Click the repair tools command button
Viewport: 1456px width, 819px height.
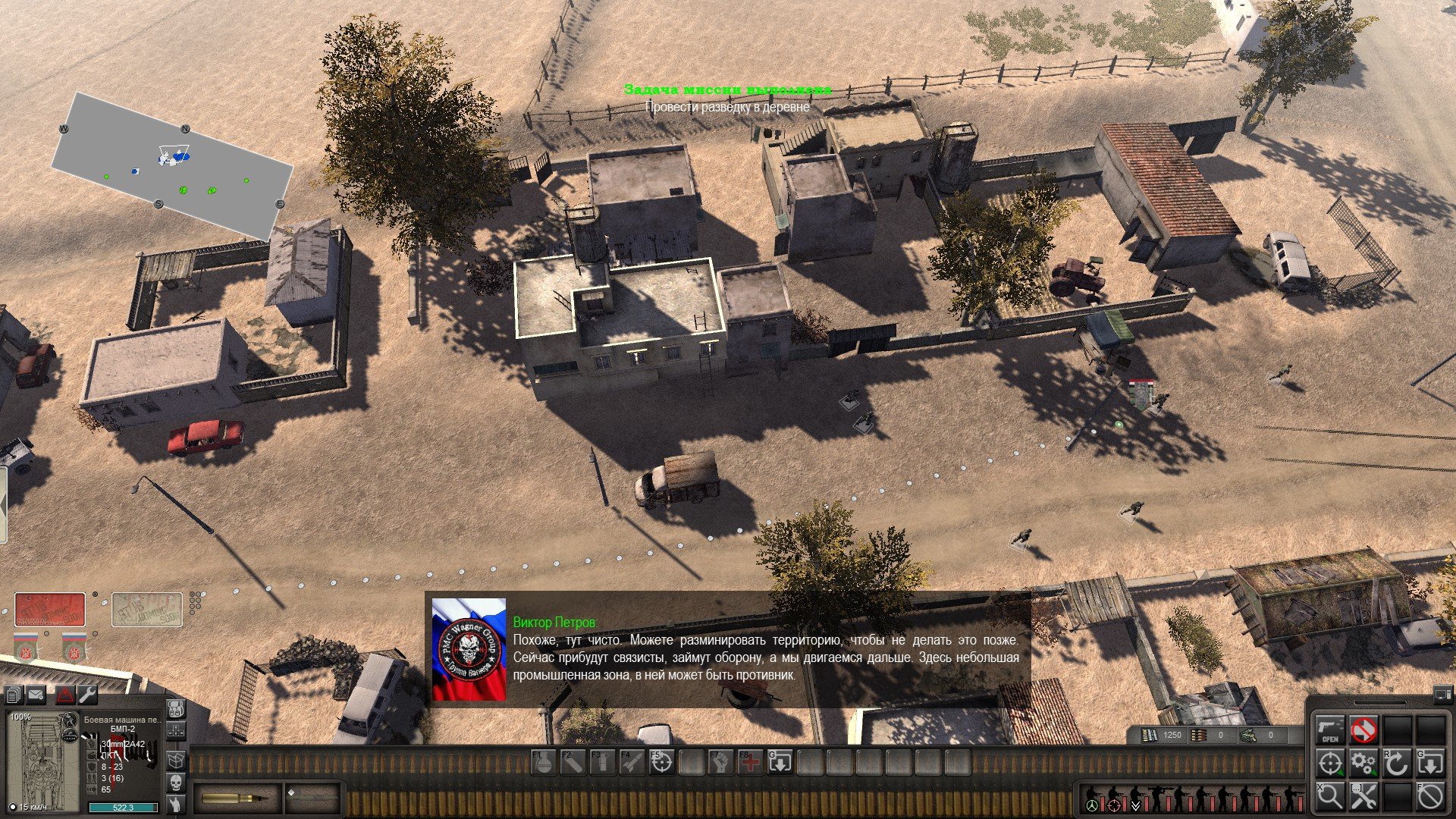coord(1363,796)
